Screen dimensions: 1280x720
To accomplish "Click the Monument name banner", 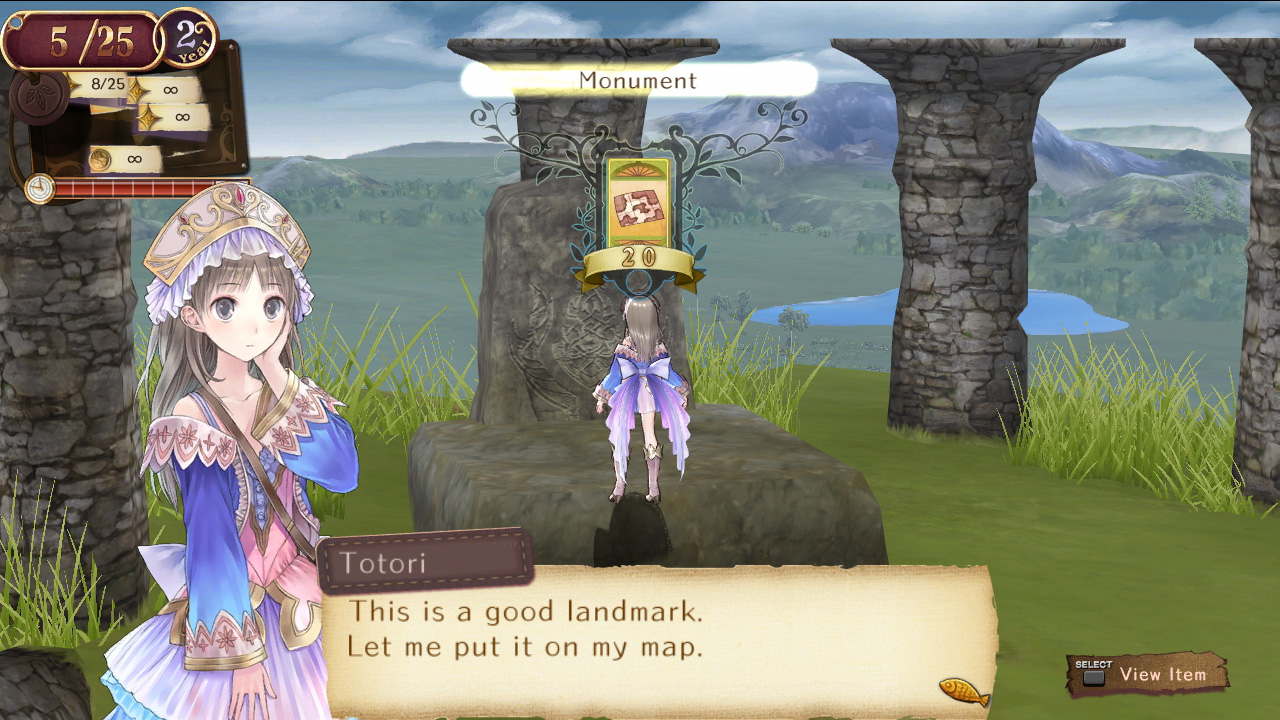I will pos(638,80).
